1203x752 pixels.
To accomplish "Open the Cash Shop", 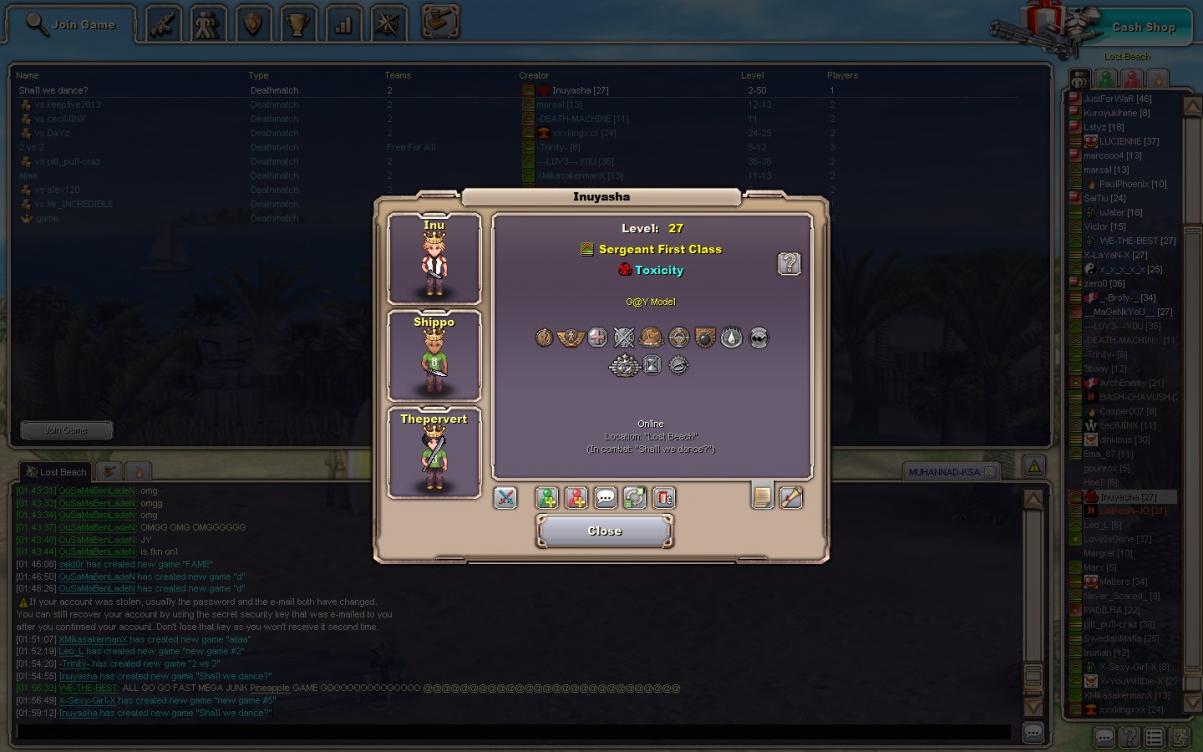I will pos(1143,27).
